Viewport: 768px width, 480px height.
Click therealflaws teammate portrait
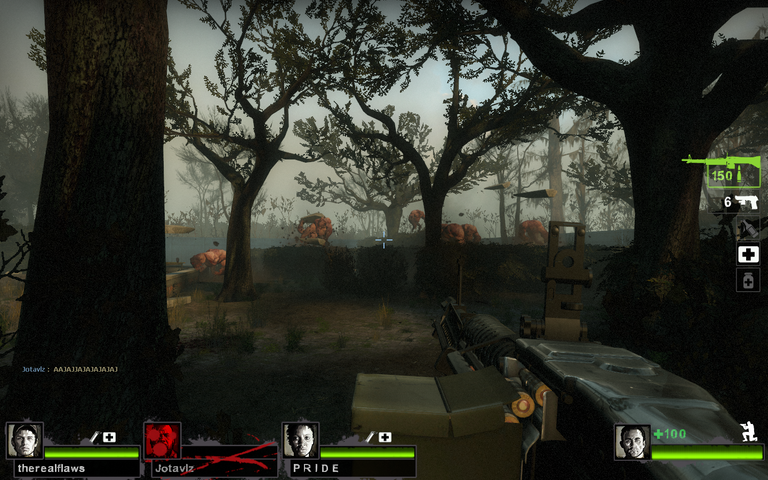tap(24, 440)
